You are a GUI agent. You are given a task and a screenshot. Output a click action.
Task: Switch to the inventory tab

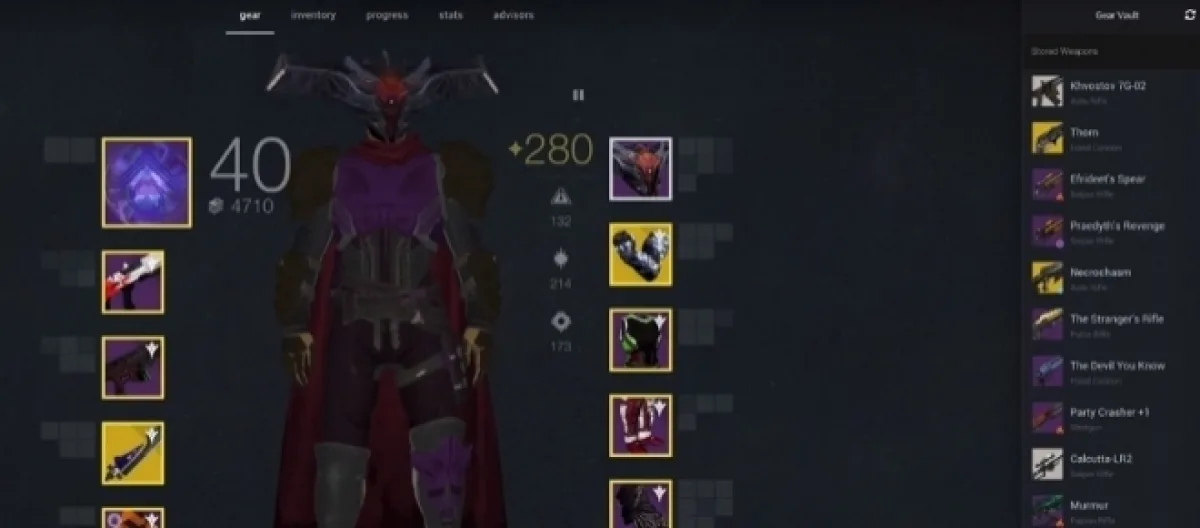(x=313, y=16)
